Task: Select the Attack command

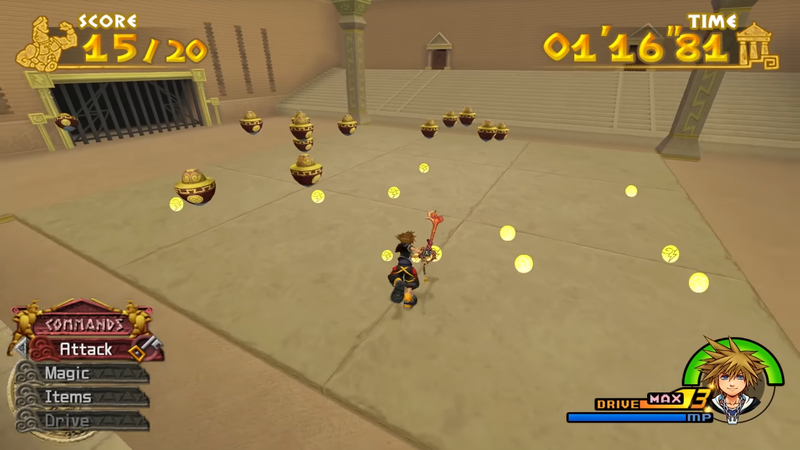Action: pyautogui.click(x=86, y=350)
